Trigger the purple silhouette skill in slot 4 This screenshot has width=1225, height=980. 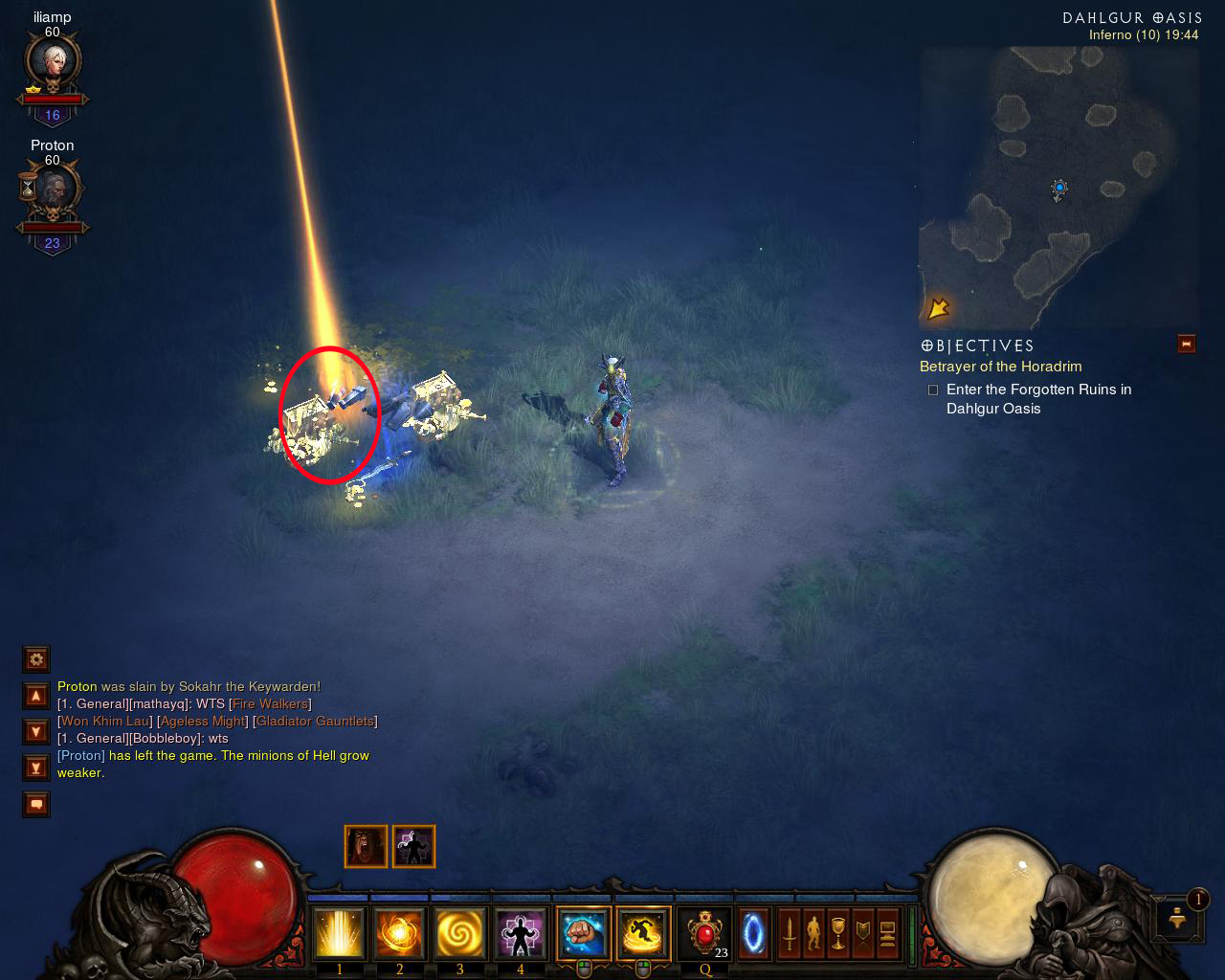click(521, 934)
